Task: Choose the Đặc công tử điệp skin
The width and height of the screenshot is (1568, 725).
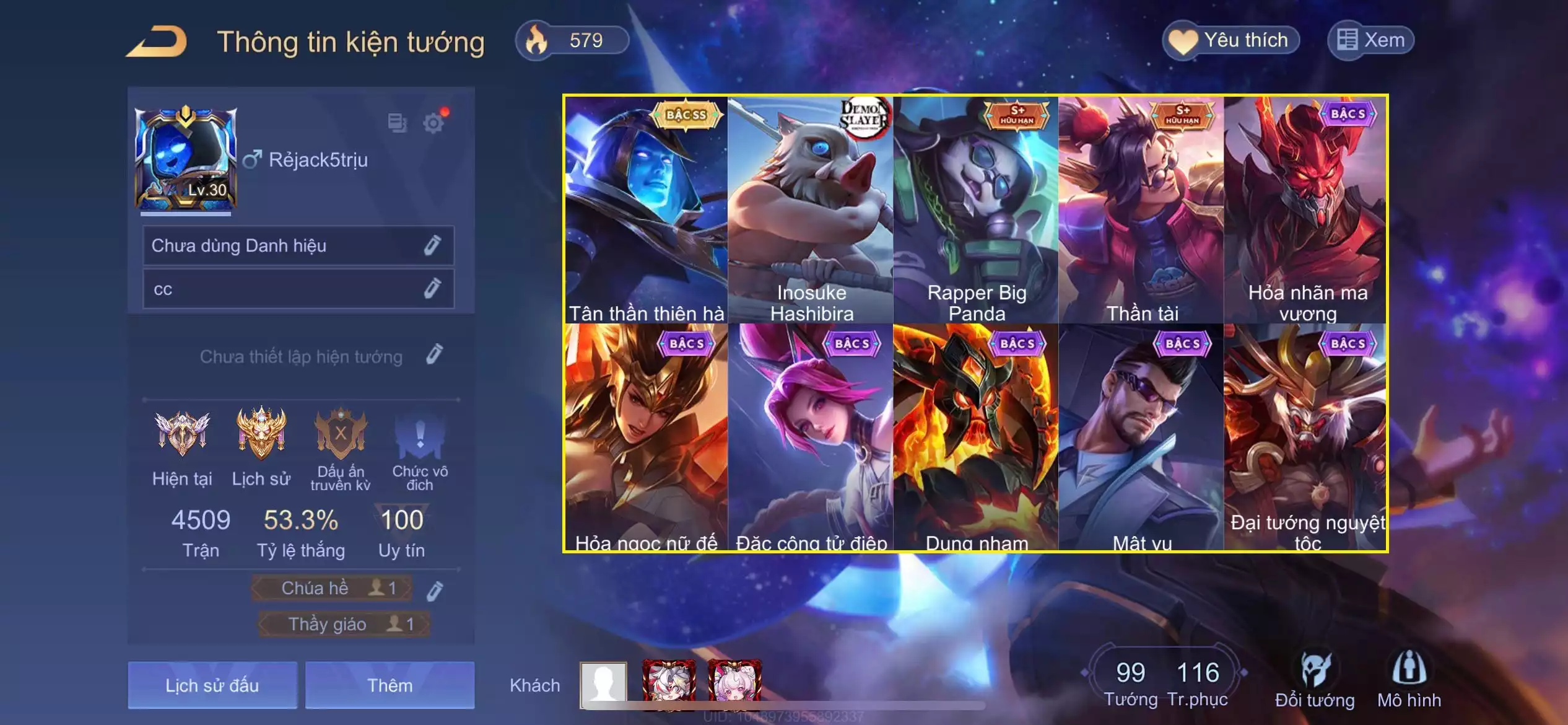Action: tap(811, 437)
